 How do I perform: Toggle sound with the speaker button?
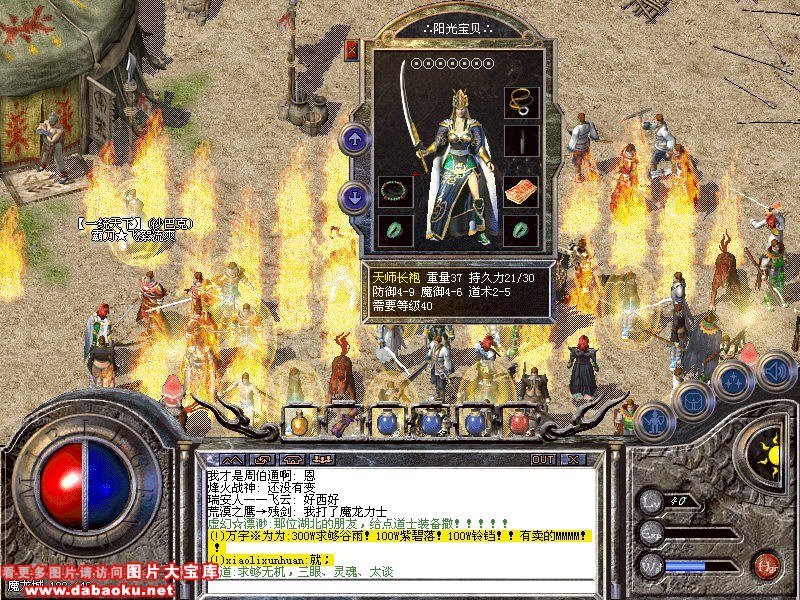tap(774, 370)
